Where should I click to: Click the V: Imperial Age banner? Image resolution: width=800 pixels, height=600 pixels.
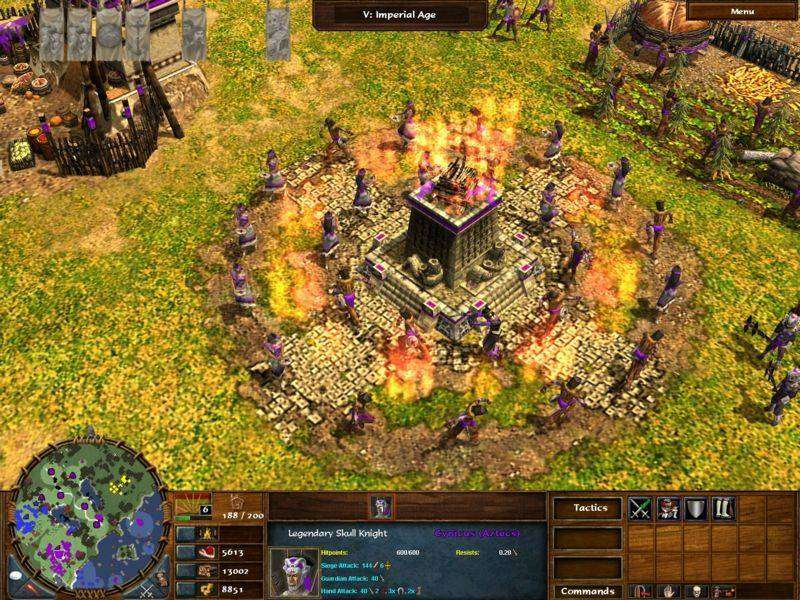pyautogui.click(x=400, y=13)
